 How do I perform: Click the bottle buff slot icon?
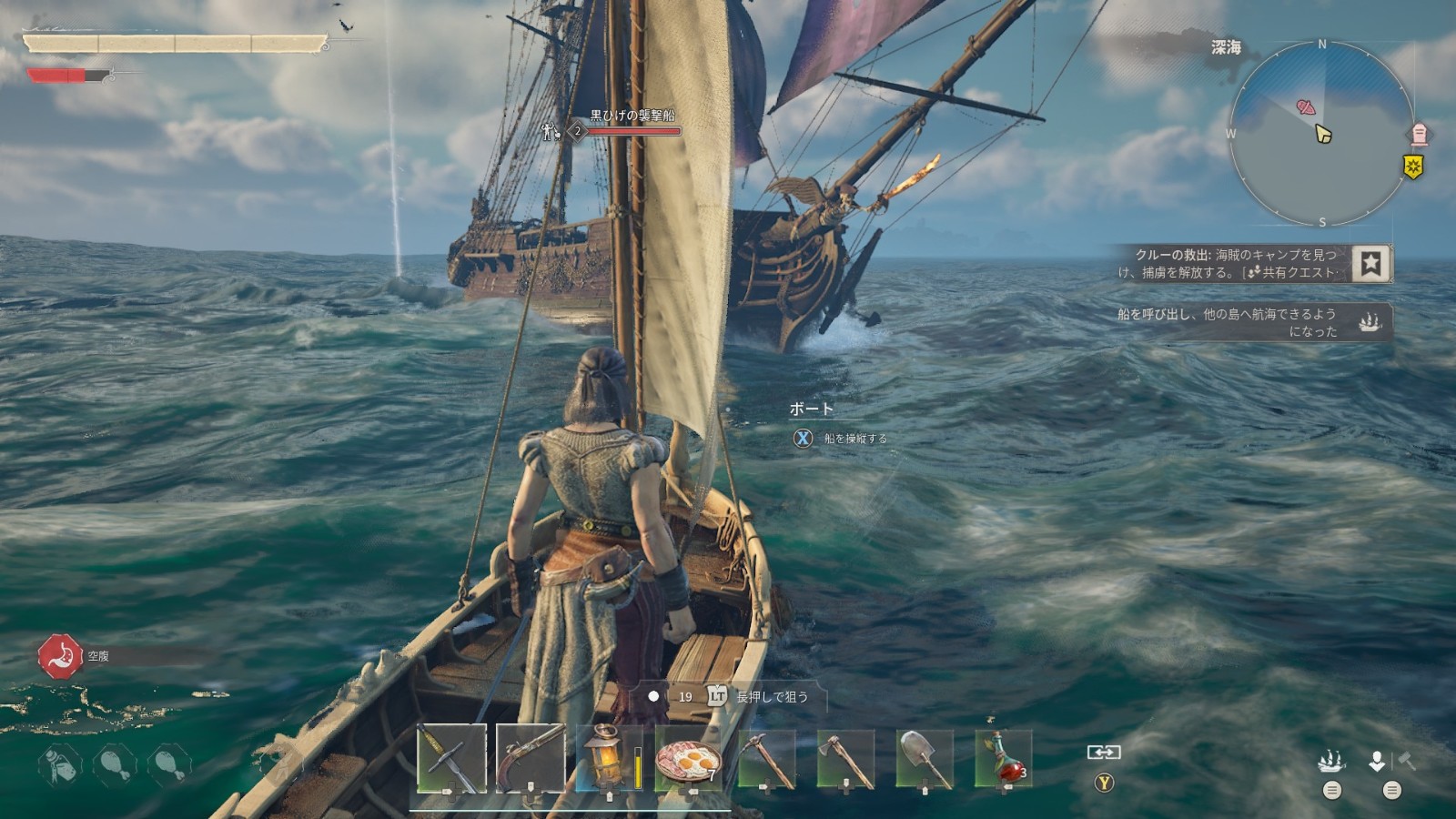[60, 764]
